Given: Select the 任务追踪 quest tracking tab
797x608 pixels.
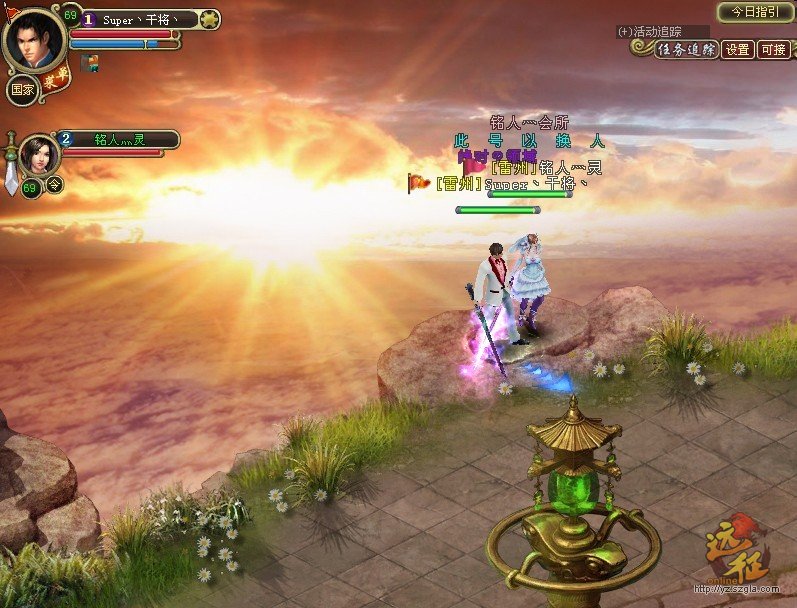Looking at the screenshot, I should [687, 50].
